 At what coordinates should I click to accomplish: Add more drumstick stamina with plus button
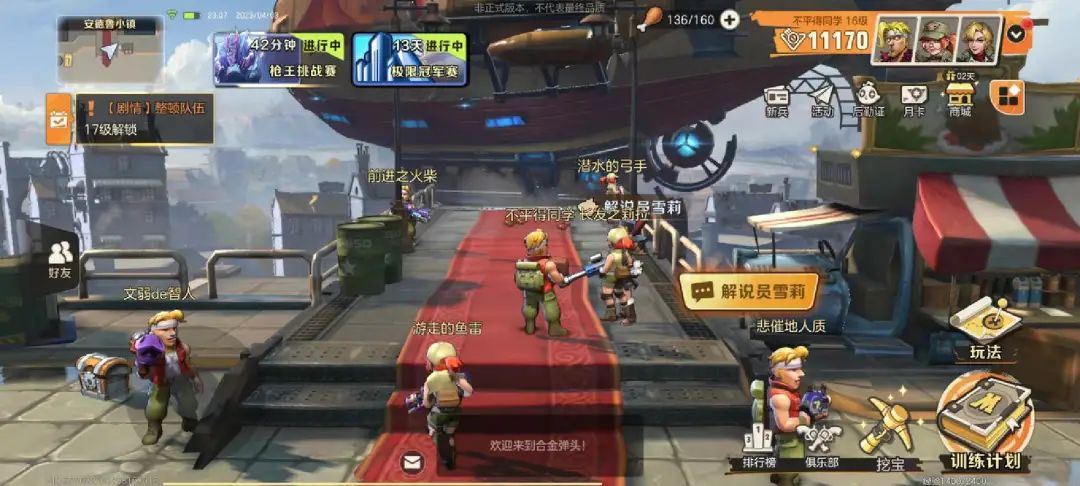pyautogui.click(x=730, y=19)
